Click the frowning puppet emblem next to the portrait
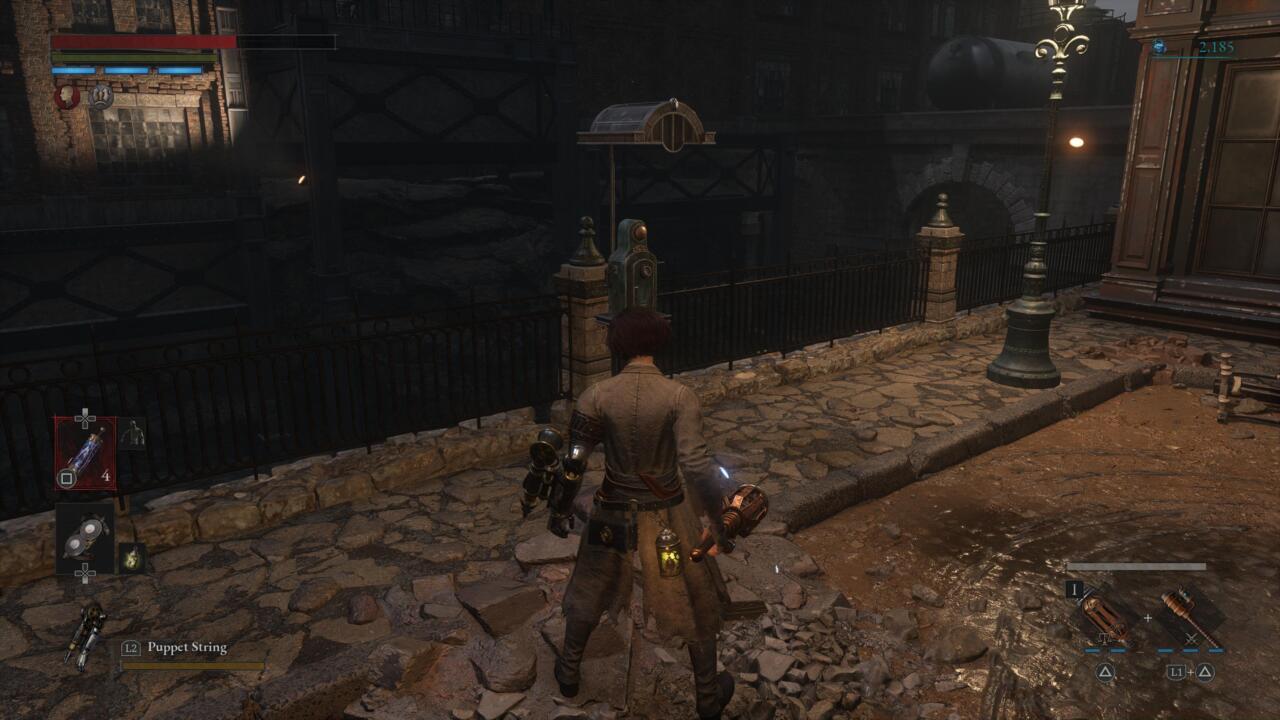The width and height of the screenshot is (1280, 720). point(101,96)
